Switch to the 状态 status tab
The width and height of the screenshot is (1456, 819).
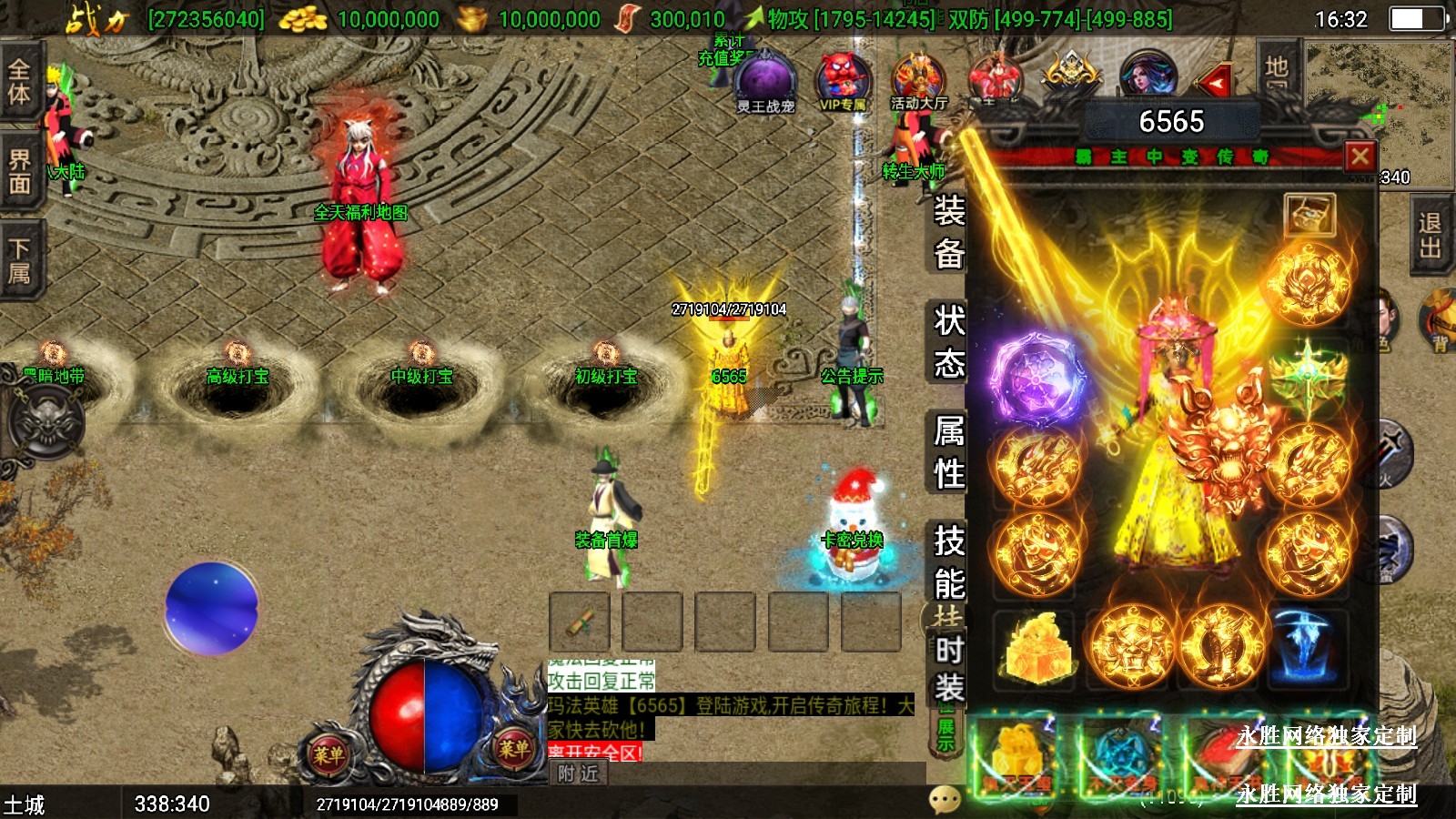[x=948, y=341]
